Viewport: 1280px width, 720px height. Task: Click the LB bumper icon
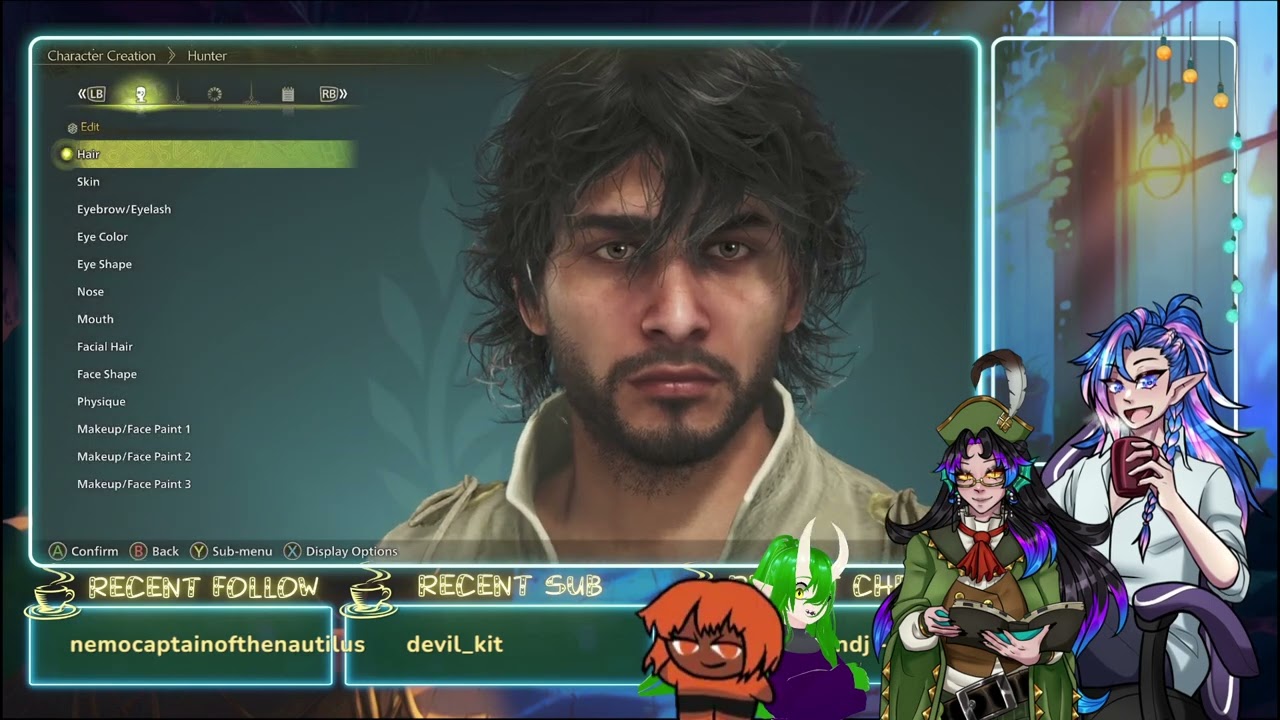click(x=95, y=92)
